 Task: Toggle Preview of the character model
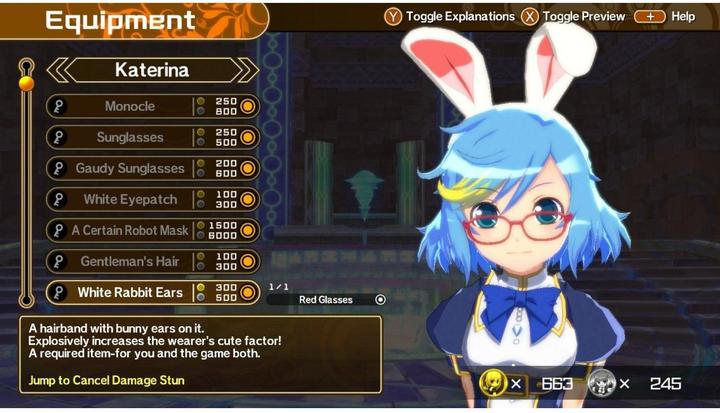(x=572, y=16)
